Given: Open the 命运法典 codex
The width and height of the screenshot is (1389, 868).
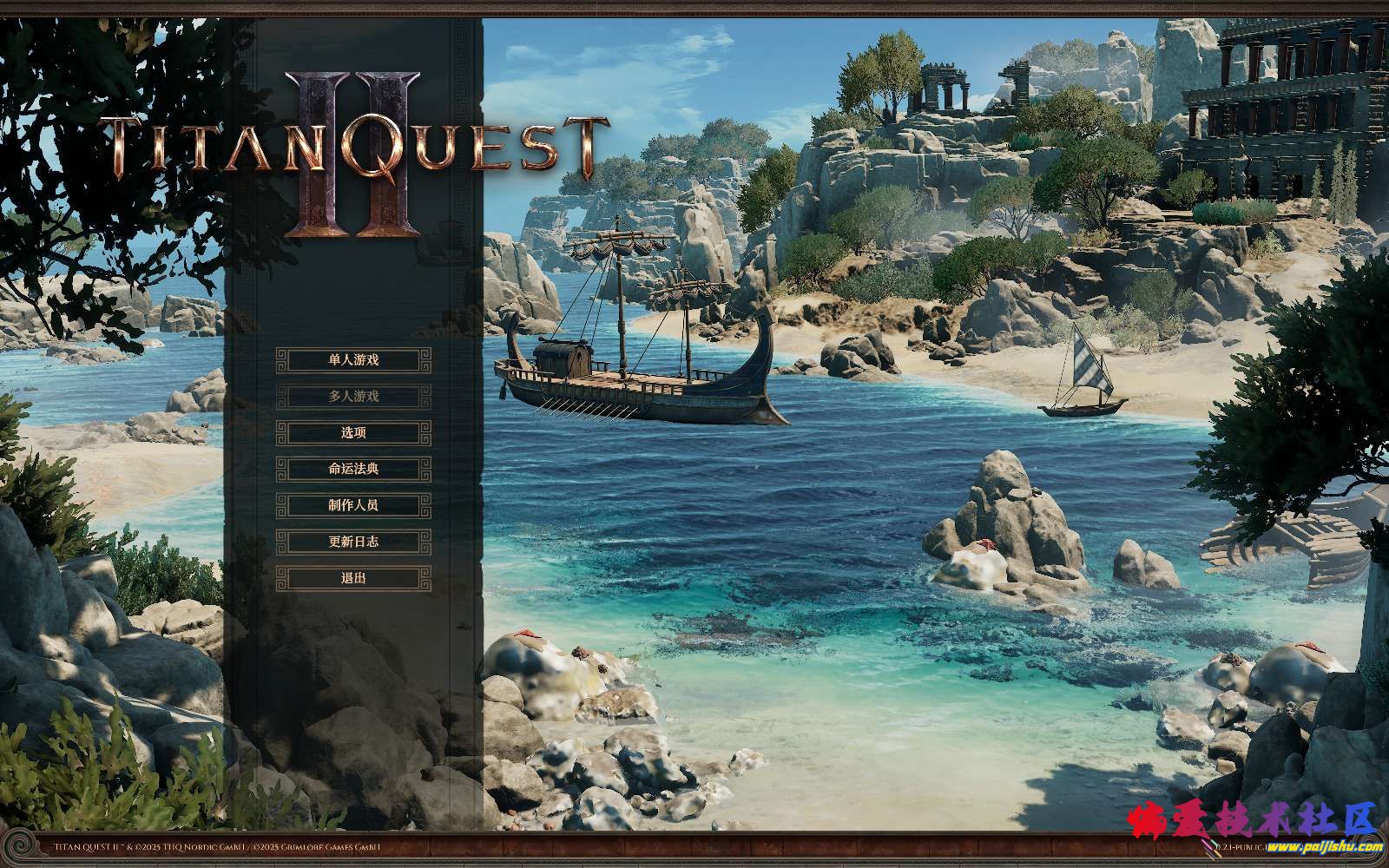Looking at the screenshot, I should (353, 469).
